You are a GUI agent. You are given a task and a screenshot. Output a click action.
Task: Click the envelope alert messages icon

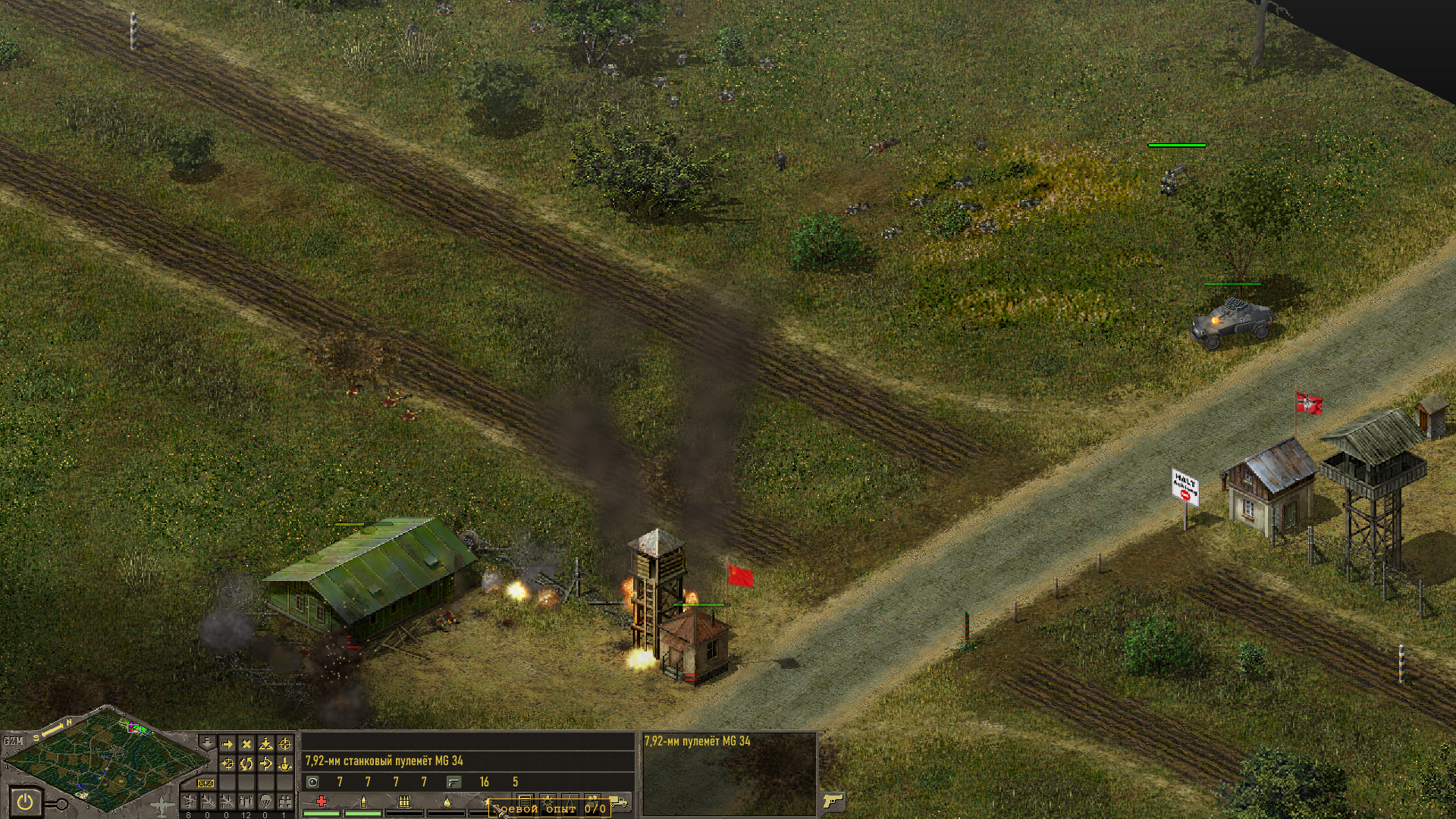tap(206, 783)
